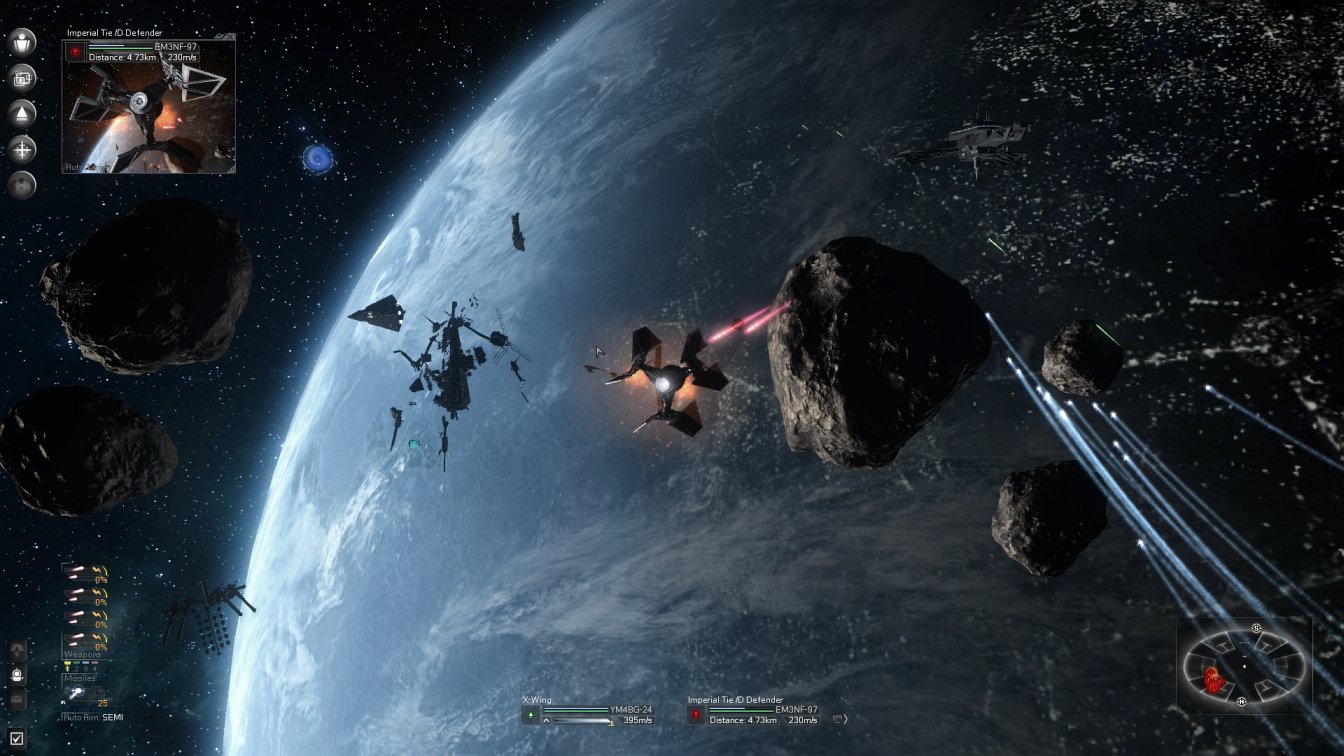Open the astronaut helmet crew button
This screenshot has width=1344, height=756.
[17, 676]
